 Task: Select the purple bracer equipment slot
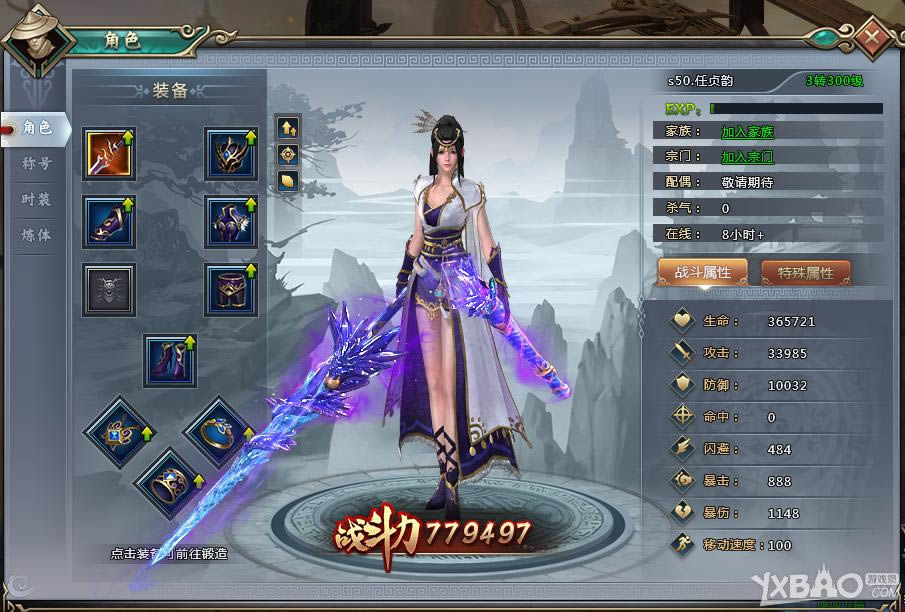point(109,222)
